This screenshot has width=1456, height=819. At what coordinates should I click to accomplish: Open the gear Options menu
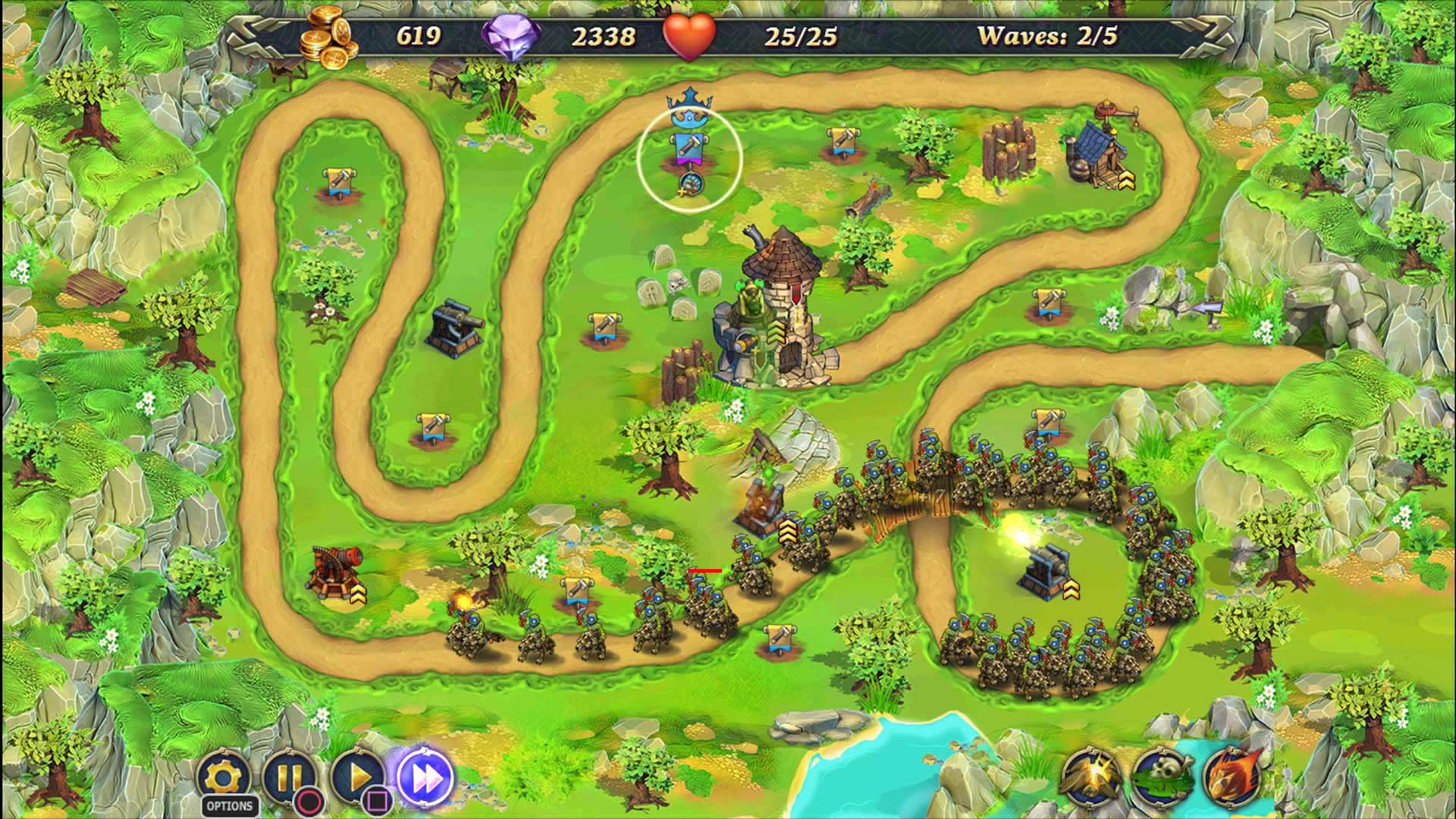coord(224,778)
